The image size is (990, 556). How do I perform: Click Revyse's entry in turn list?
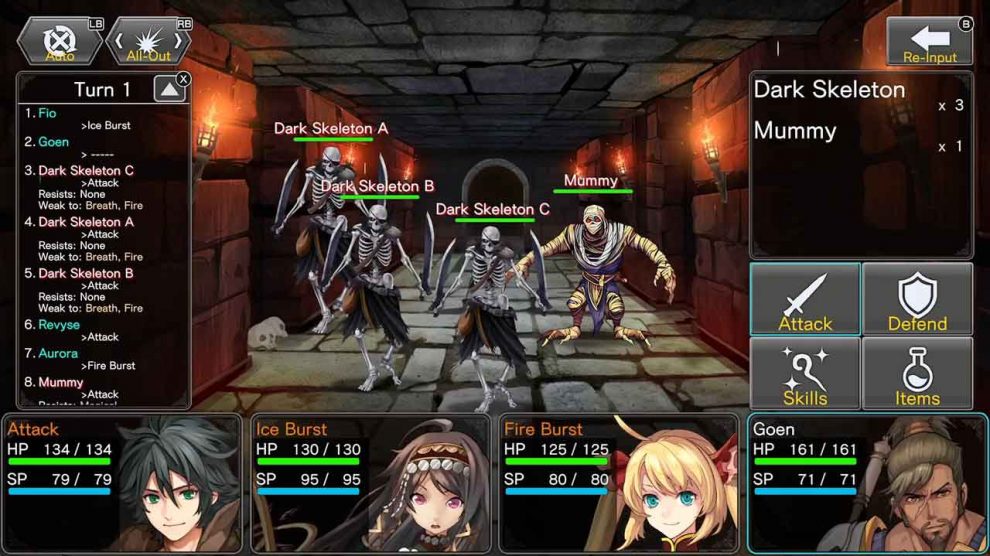pos(61,325)
